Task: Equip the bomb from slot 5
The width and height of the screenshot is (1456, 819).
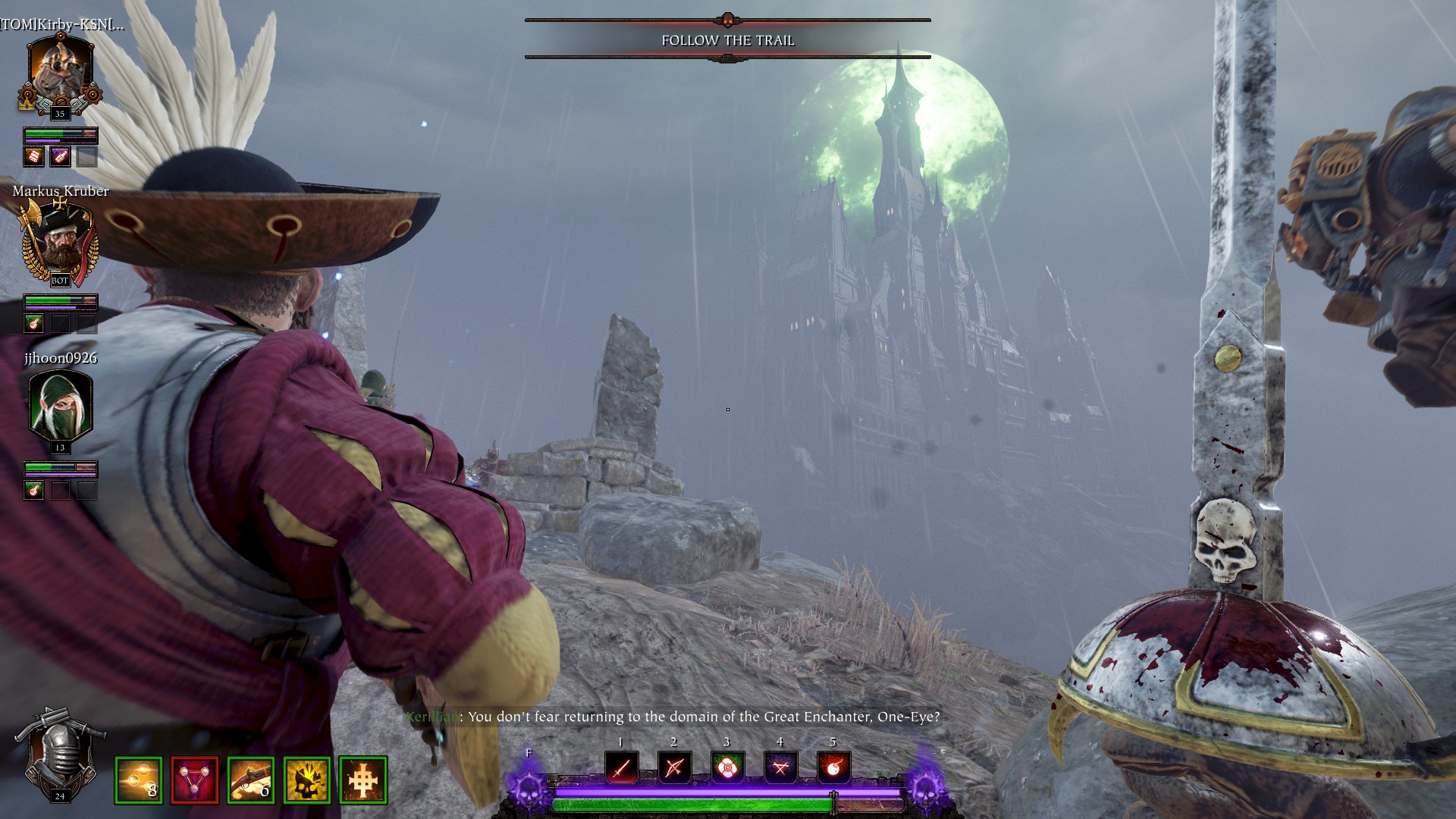Action: tap(833, 767)
